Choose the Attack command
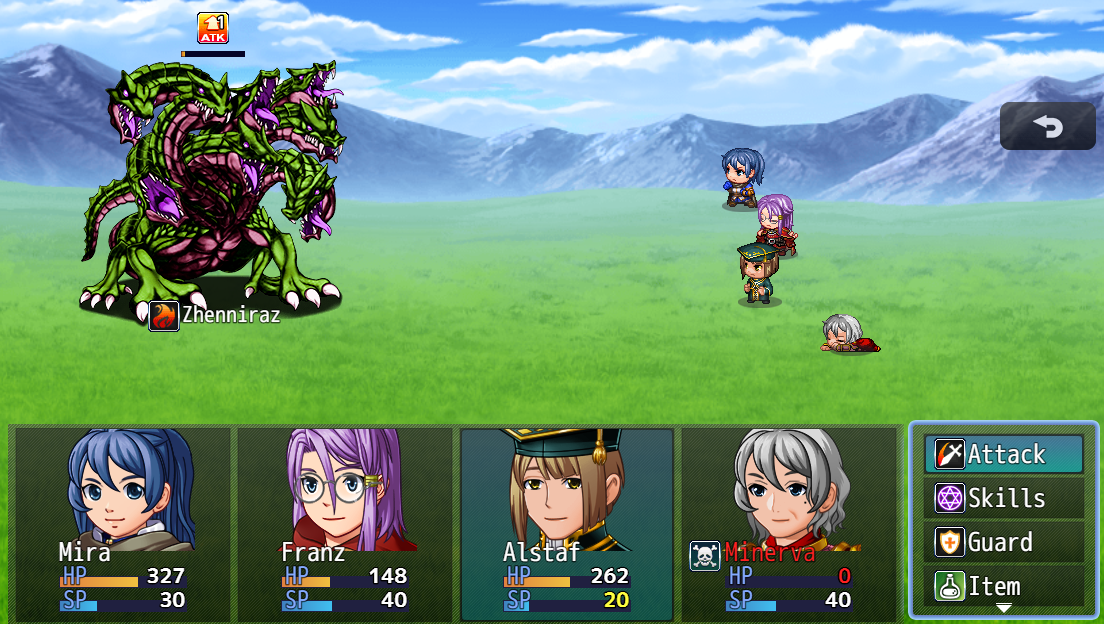 tap(1003, 454)
